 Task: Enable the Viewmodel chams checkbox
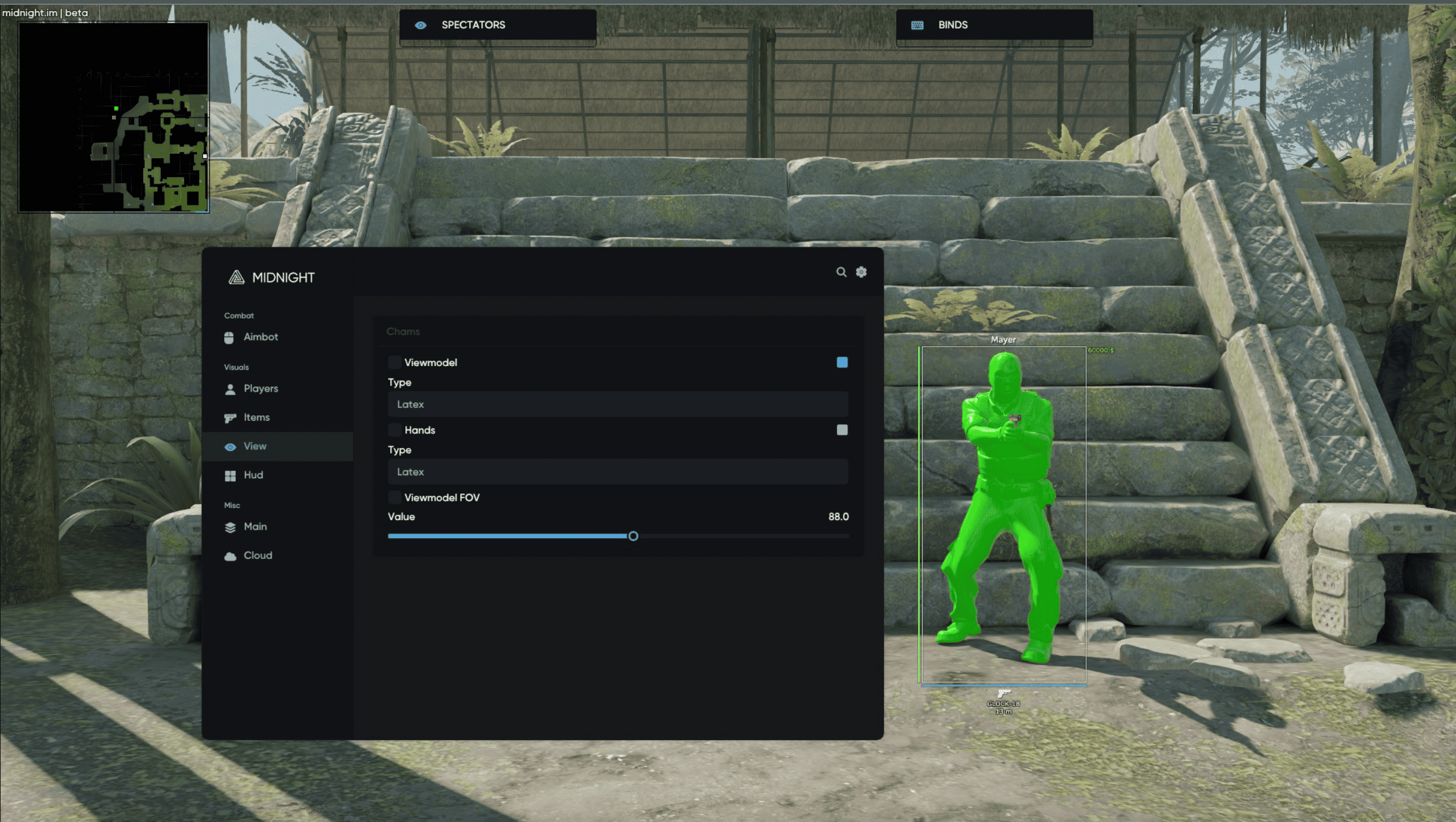coord(395,363)
